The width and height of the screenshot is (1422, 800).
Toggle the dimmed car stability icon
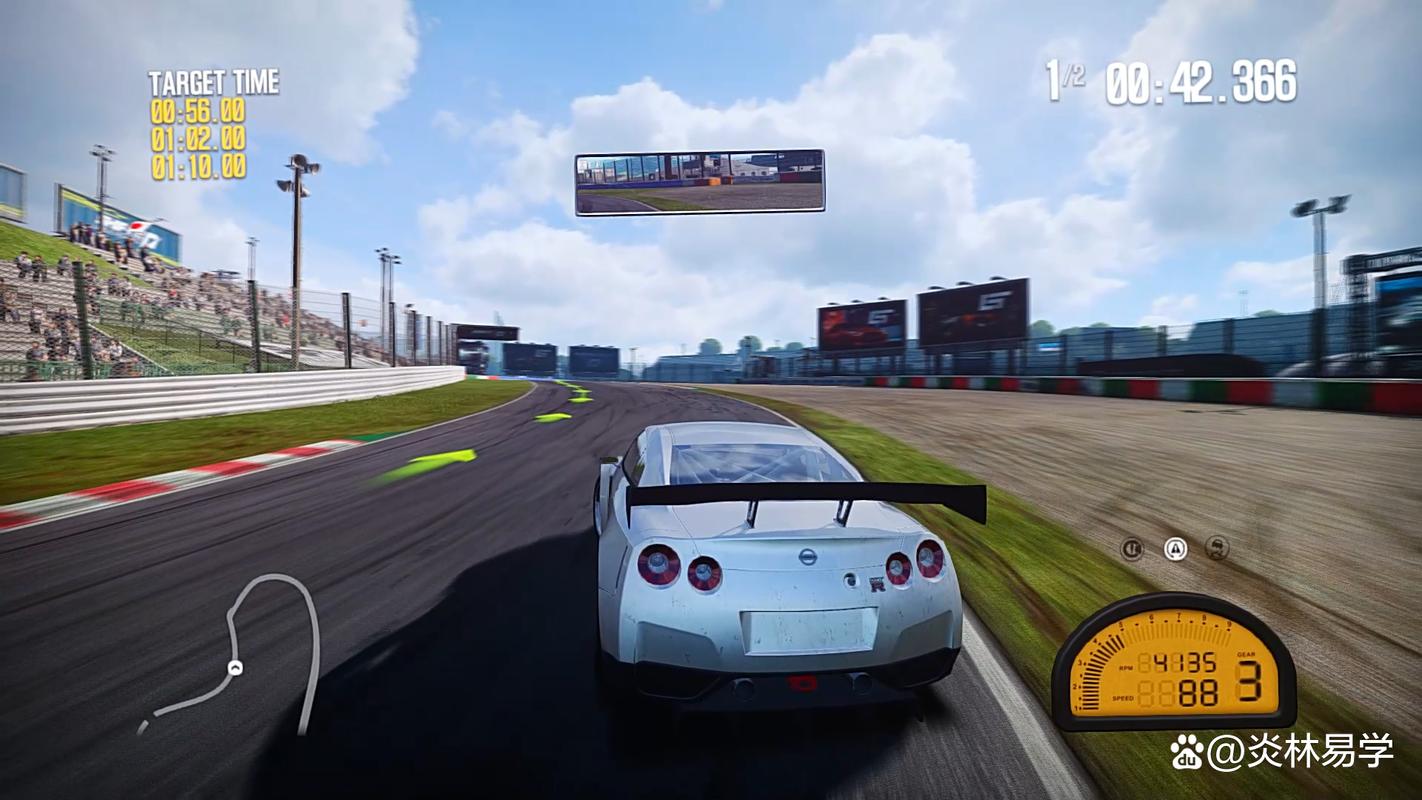[1217, 548]
